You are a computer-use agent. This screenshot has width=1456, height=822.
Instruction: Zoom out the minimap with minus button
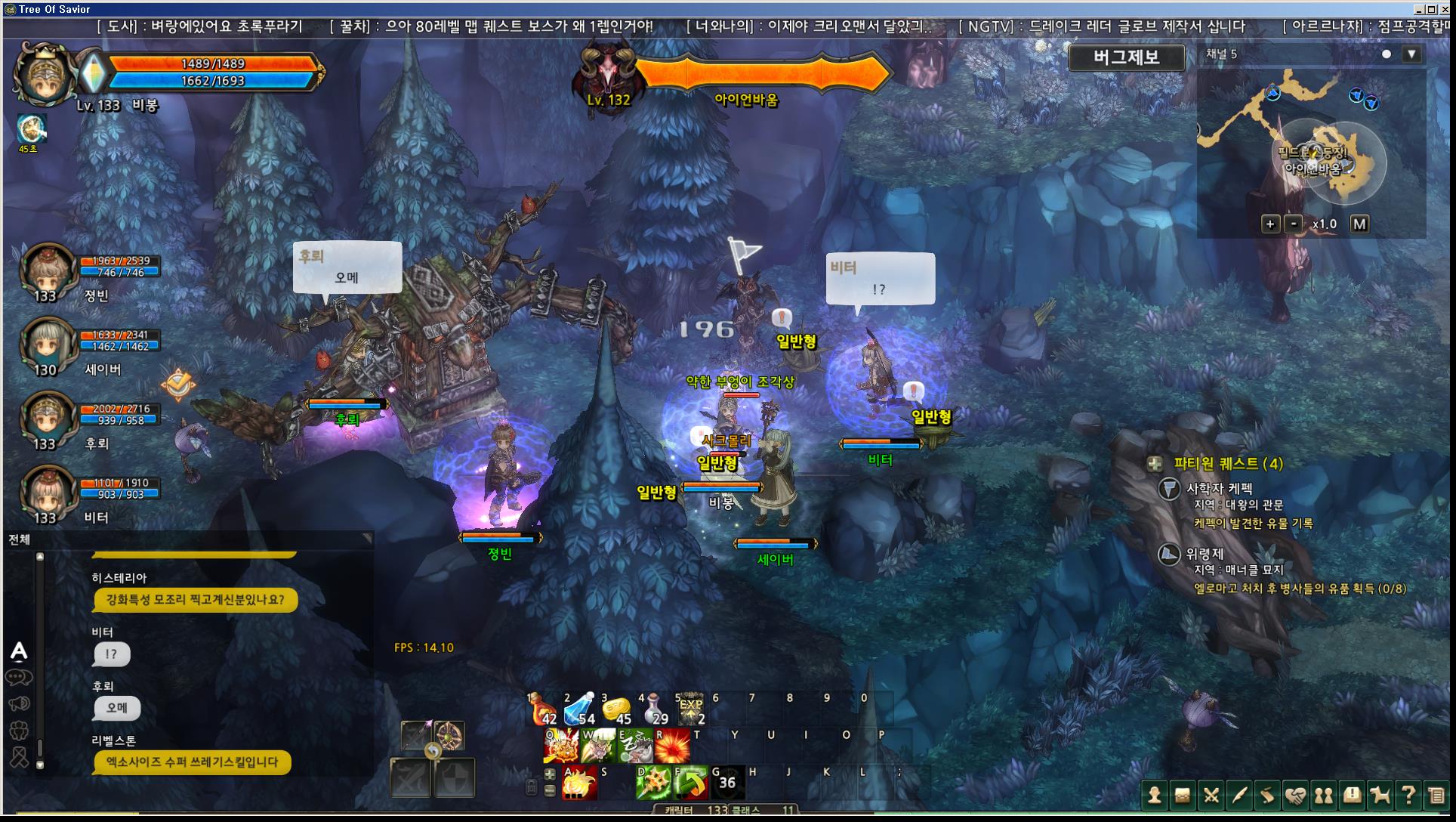(1294, 224)
